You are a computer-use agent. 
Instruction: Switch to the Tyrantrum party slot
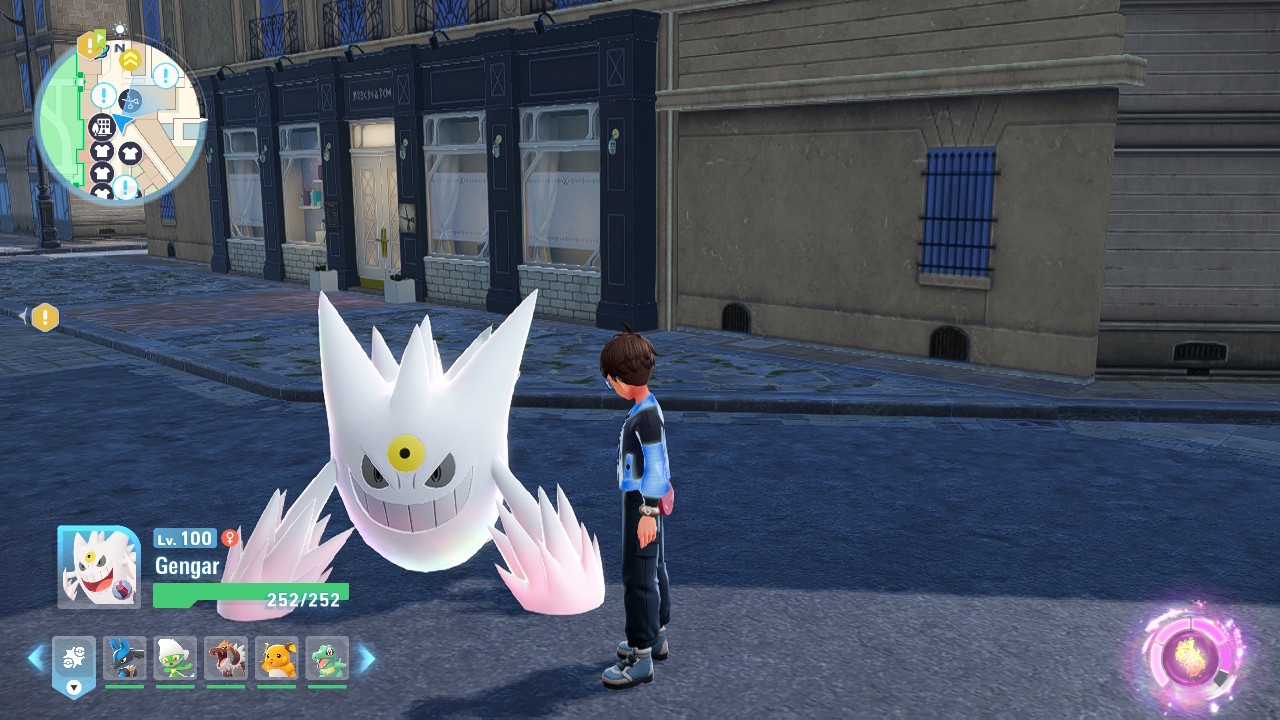point(226,658)
